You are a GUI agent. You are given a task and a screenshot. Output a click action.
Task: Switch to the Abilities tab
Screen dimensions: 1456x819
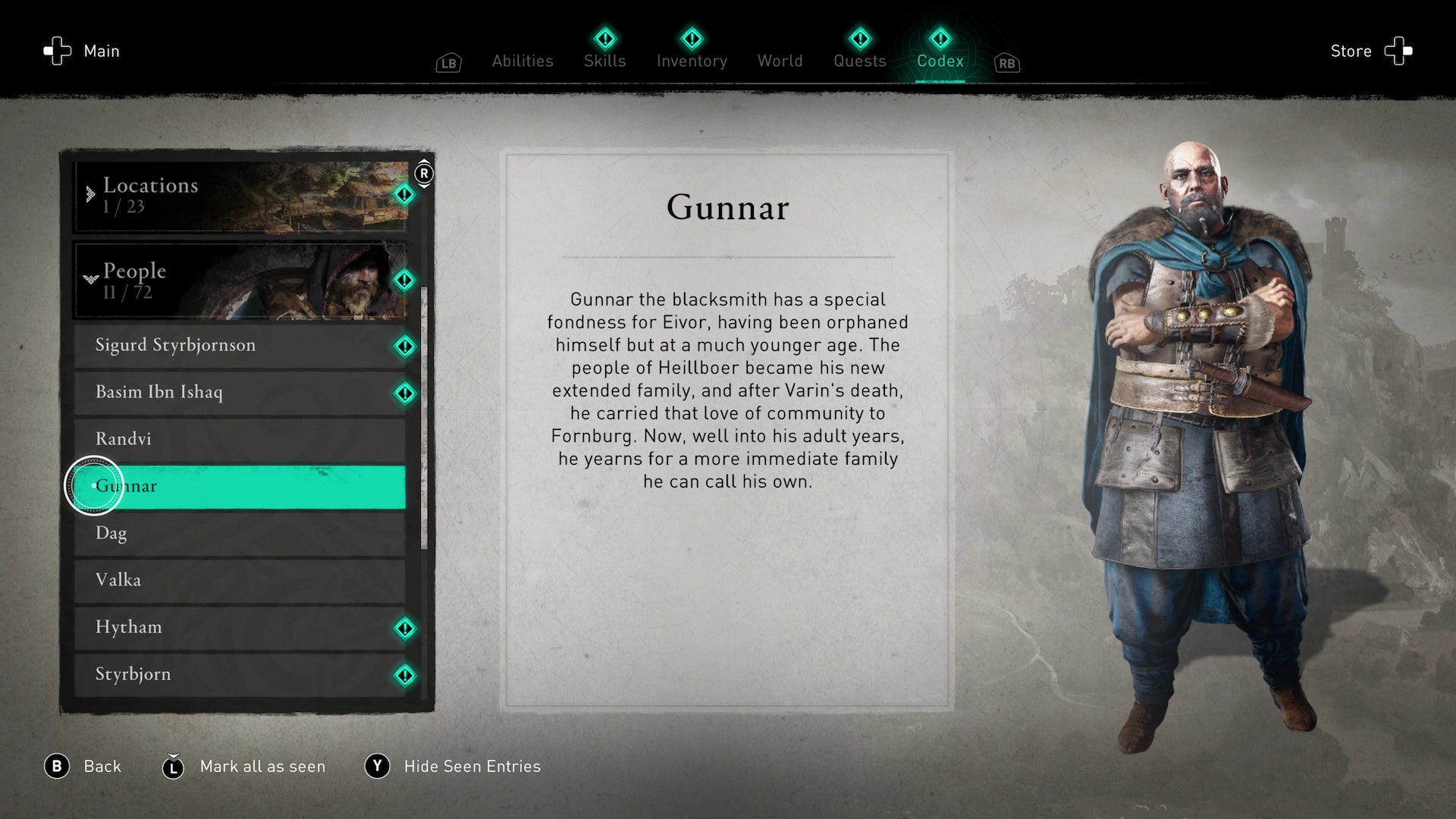522,61
